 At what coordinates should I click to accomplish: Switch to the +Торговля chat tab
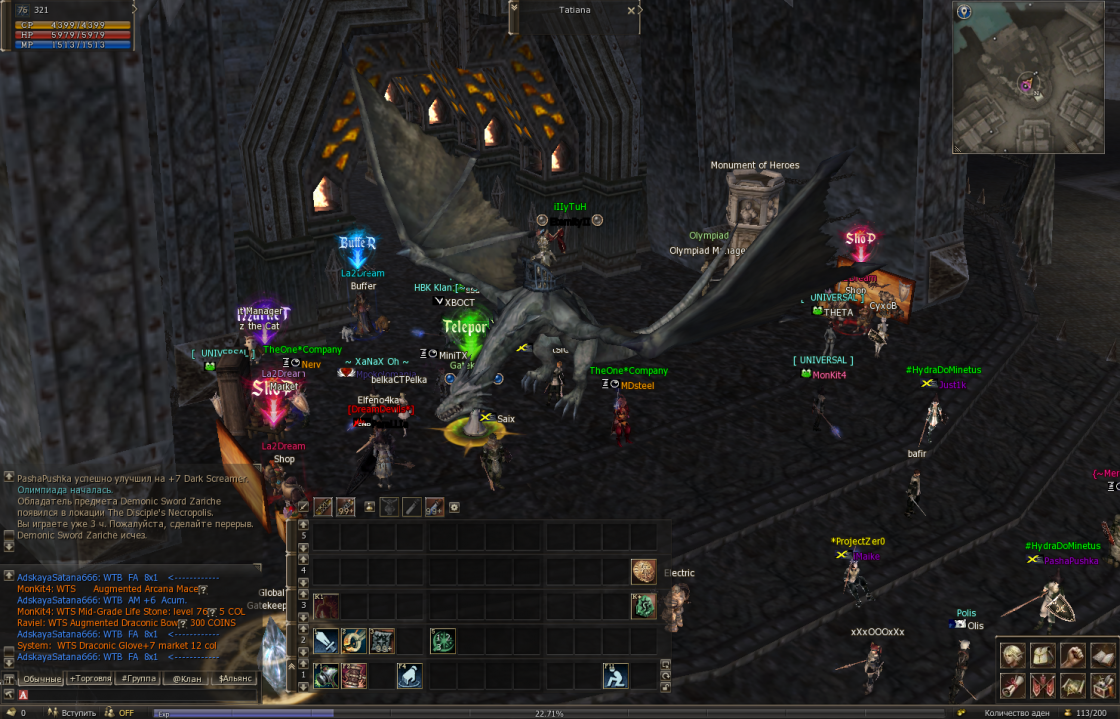click(x=88, y=679)
